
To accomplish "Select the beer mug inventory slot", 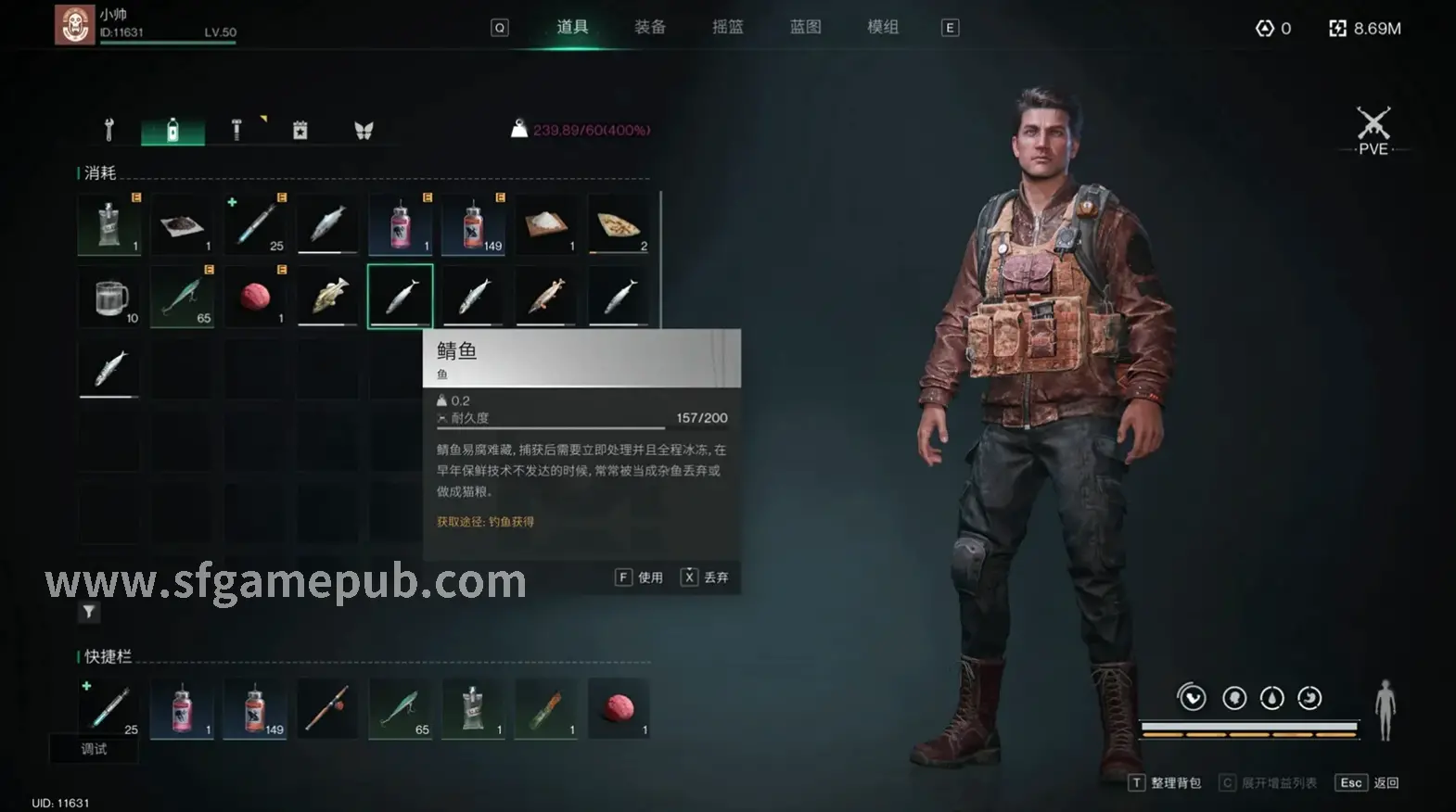I will point(109,297).
